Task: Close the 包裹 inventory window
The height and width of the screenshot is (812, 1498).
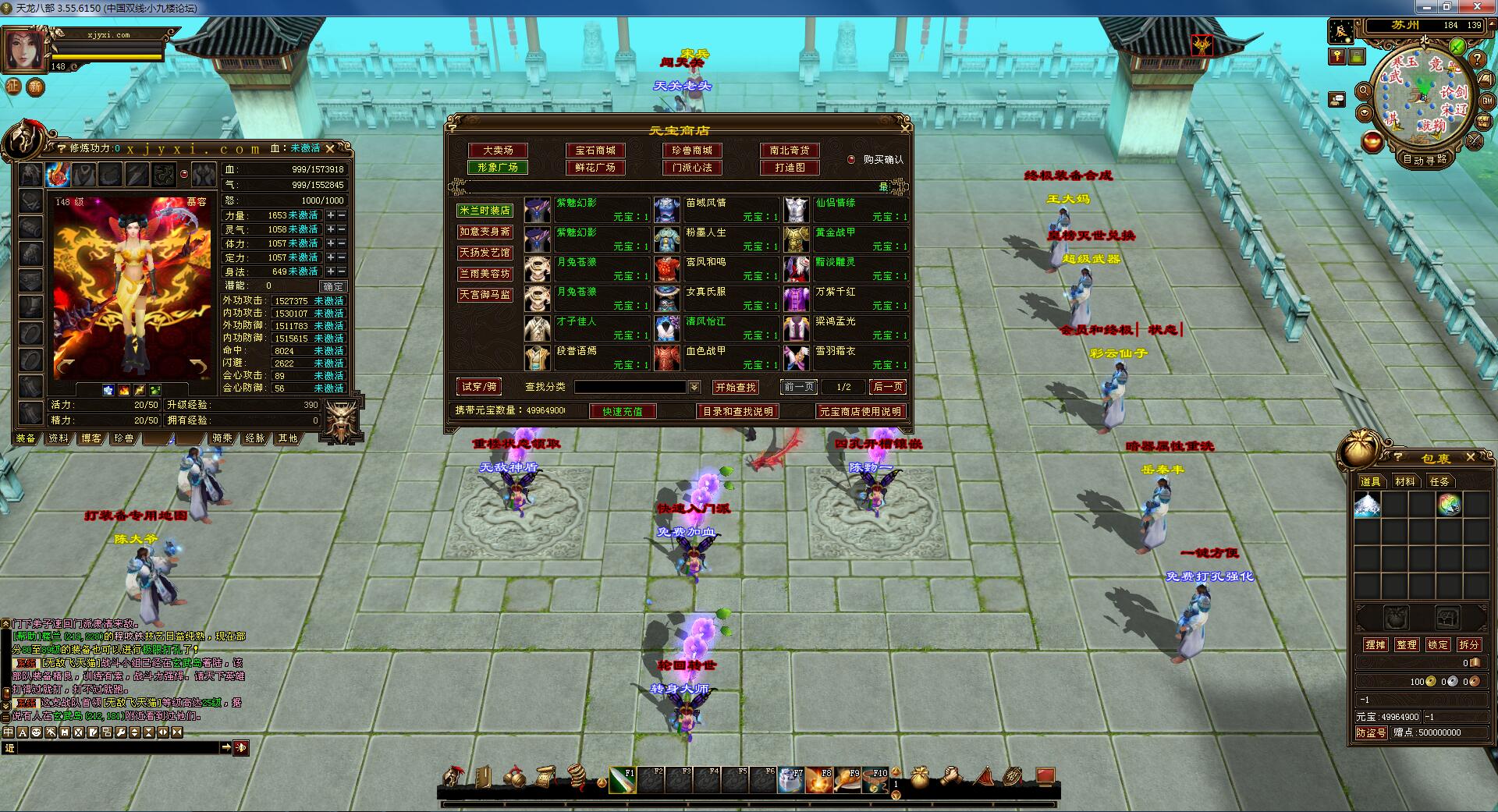Action: 1471,457
